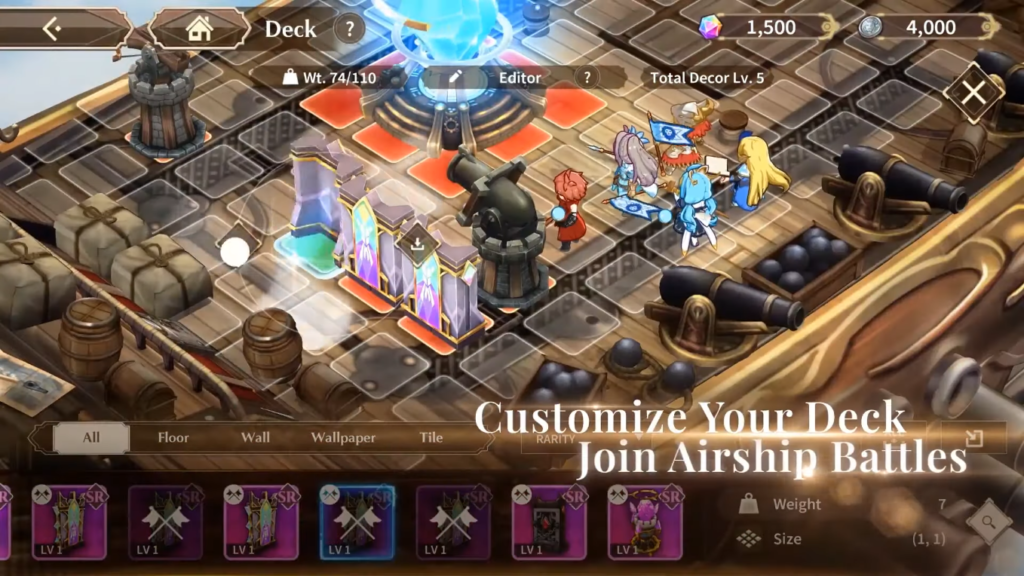Tap the store arrow above the placed wall
The height and width of the screenshot is (576, 1024).
(x=414, y=240)
